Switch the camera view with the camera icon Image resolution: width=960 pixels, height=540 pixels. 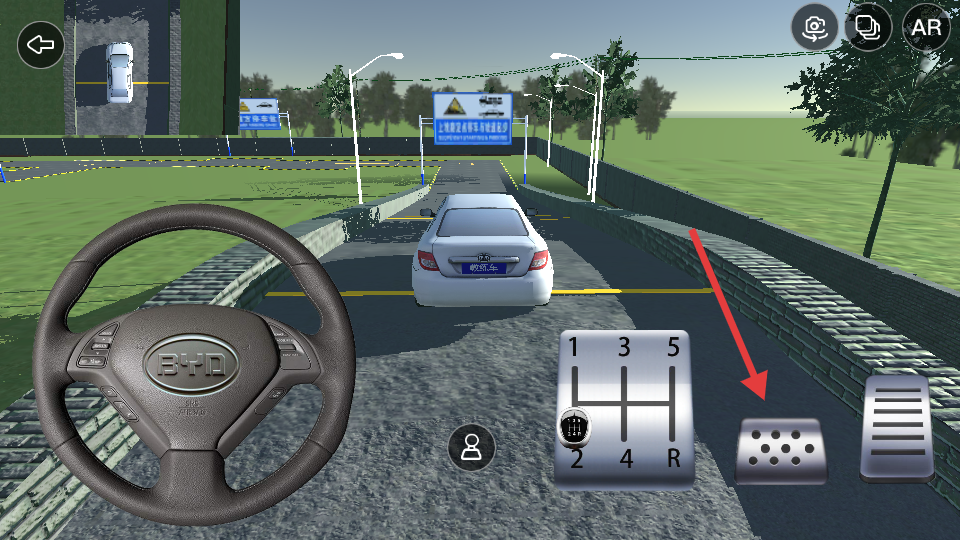point(815,27)
